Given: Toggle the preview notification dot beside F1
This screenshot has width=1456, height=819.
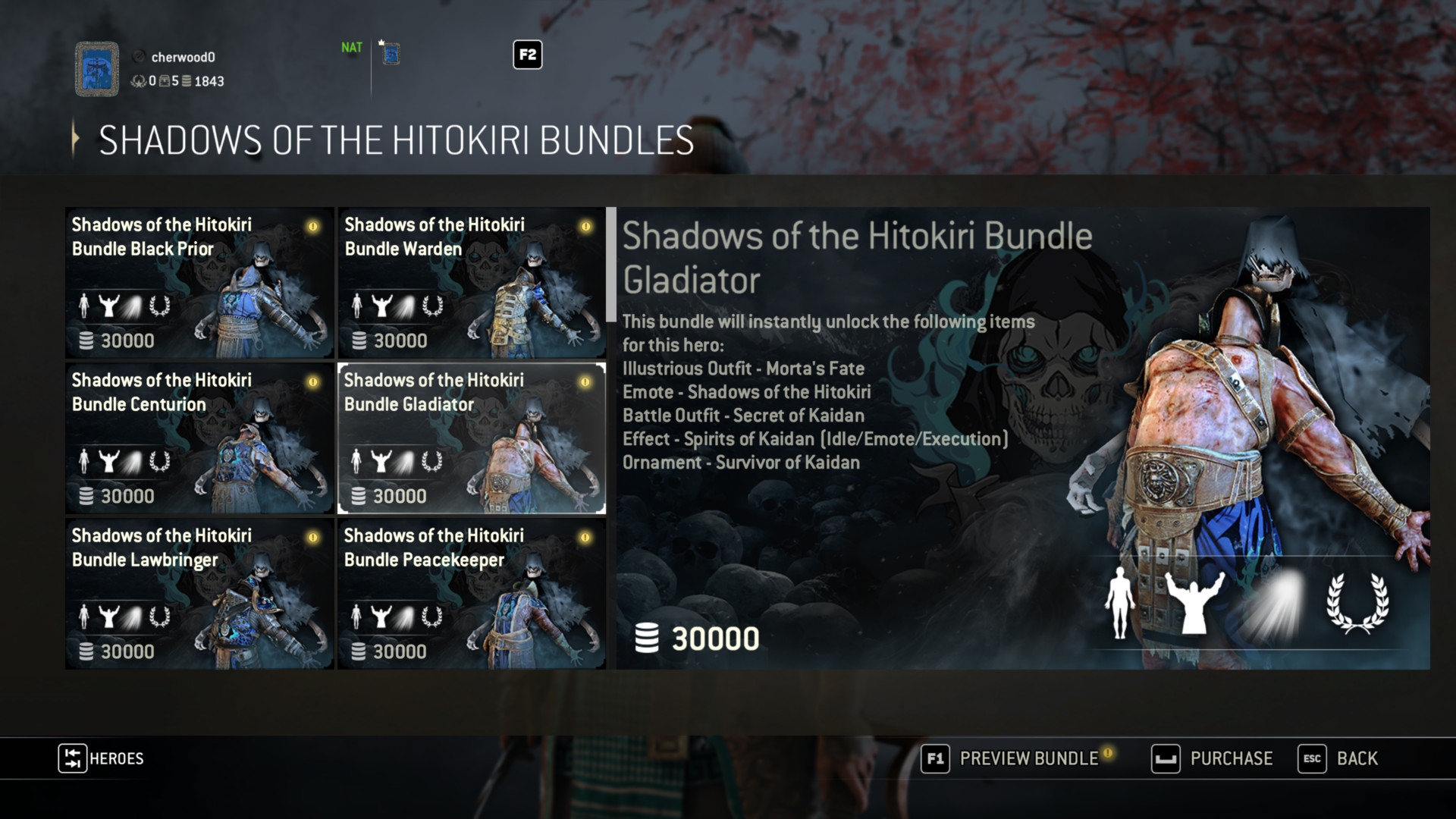Looking at the screenshot, I should (x=1107, y=754).
